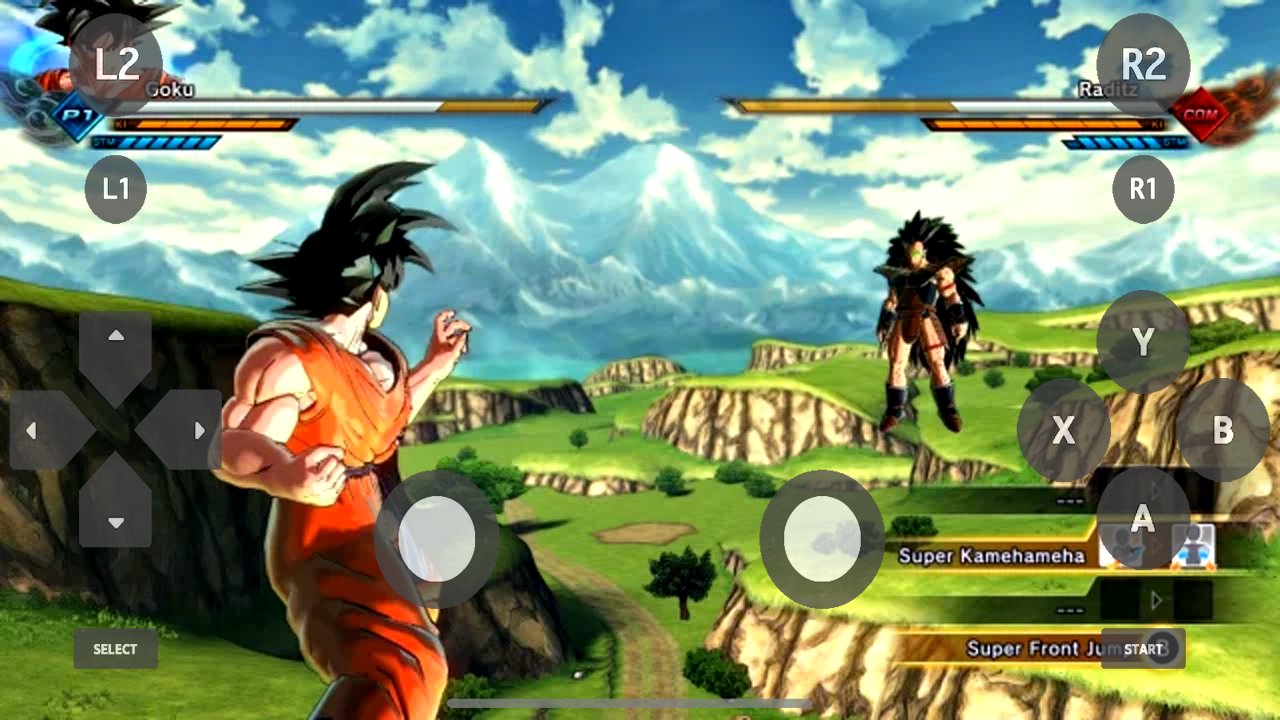The image size is (1280, 720).
Task: Tap the B face button
Action: [x=1222, y=430]
